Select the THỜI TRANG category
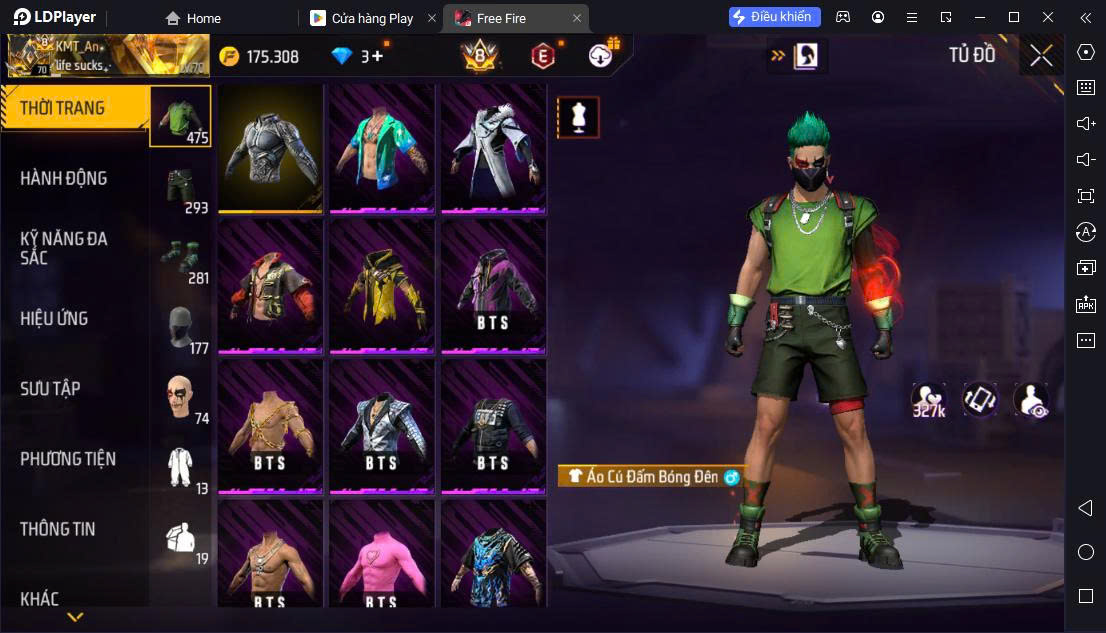Image resolution: width=1106 pixels, height=633 pixels. (x=62, y=108)
